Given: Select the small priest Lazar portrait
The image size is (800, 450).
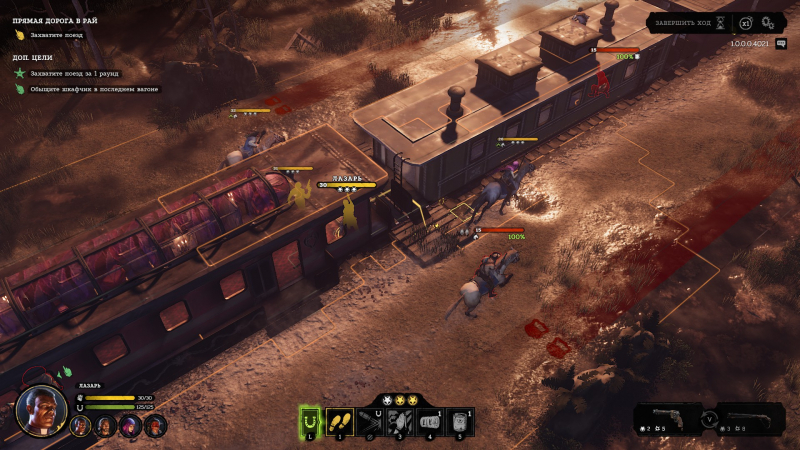Looking at the screenshot, I should tap(80, 426).
